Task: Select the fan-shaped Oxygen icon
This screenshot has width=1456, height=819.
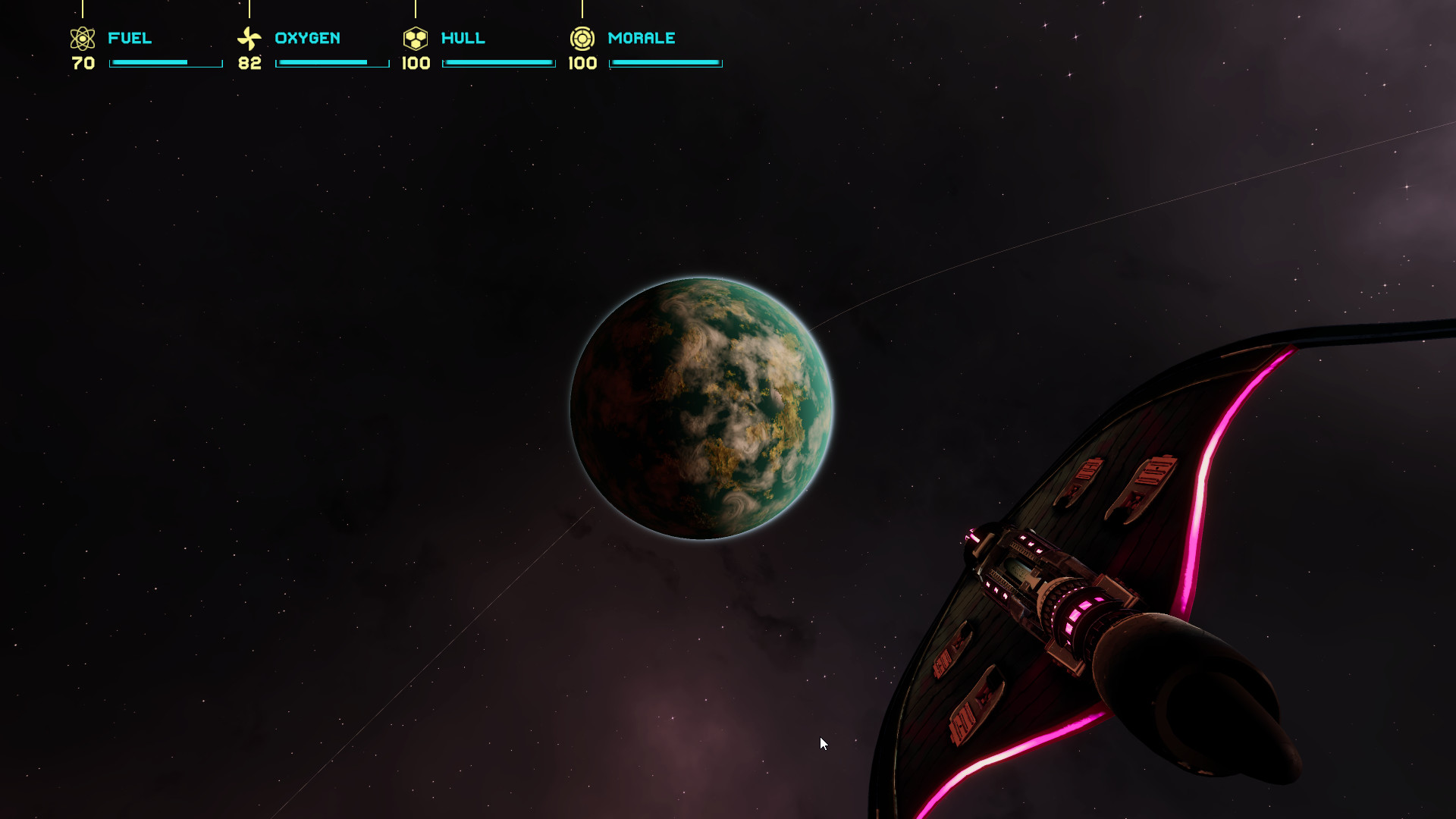Action: click(x=249, y=38)
